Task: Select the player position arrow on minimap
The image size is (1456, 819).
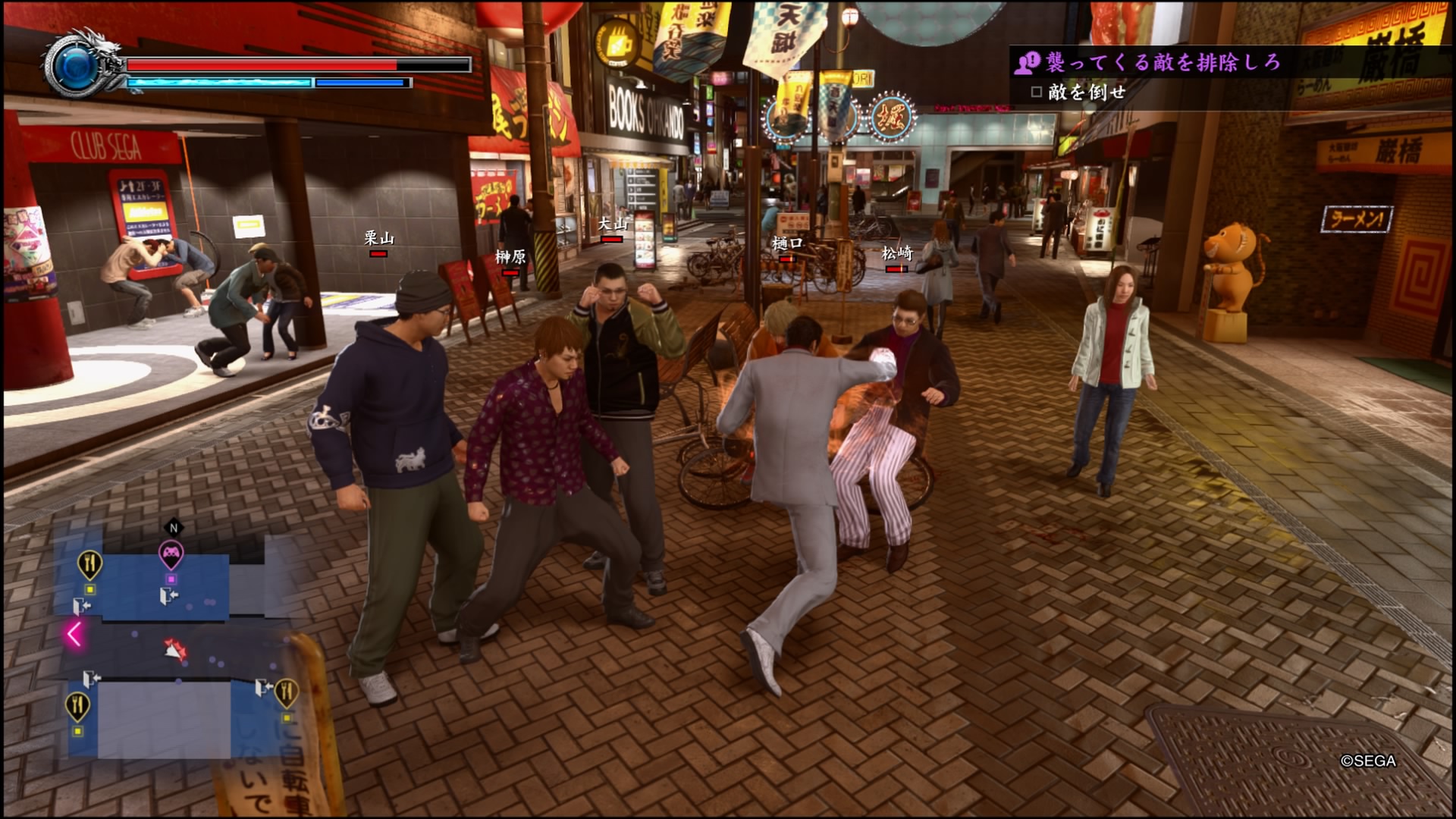Action: tap(174, 649)
